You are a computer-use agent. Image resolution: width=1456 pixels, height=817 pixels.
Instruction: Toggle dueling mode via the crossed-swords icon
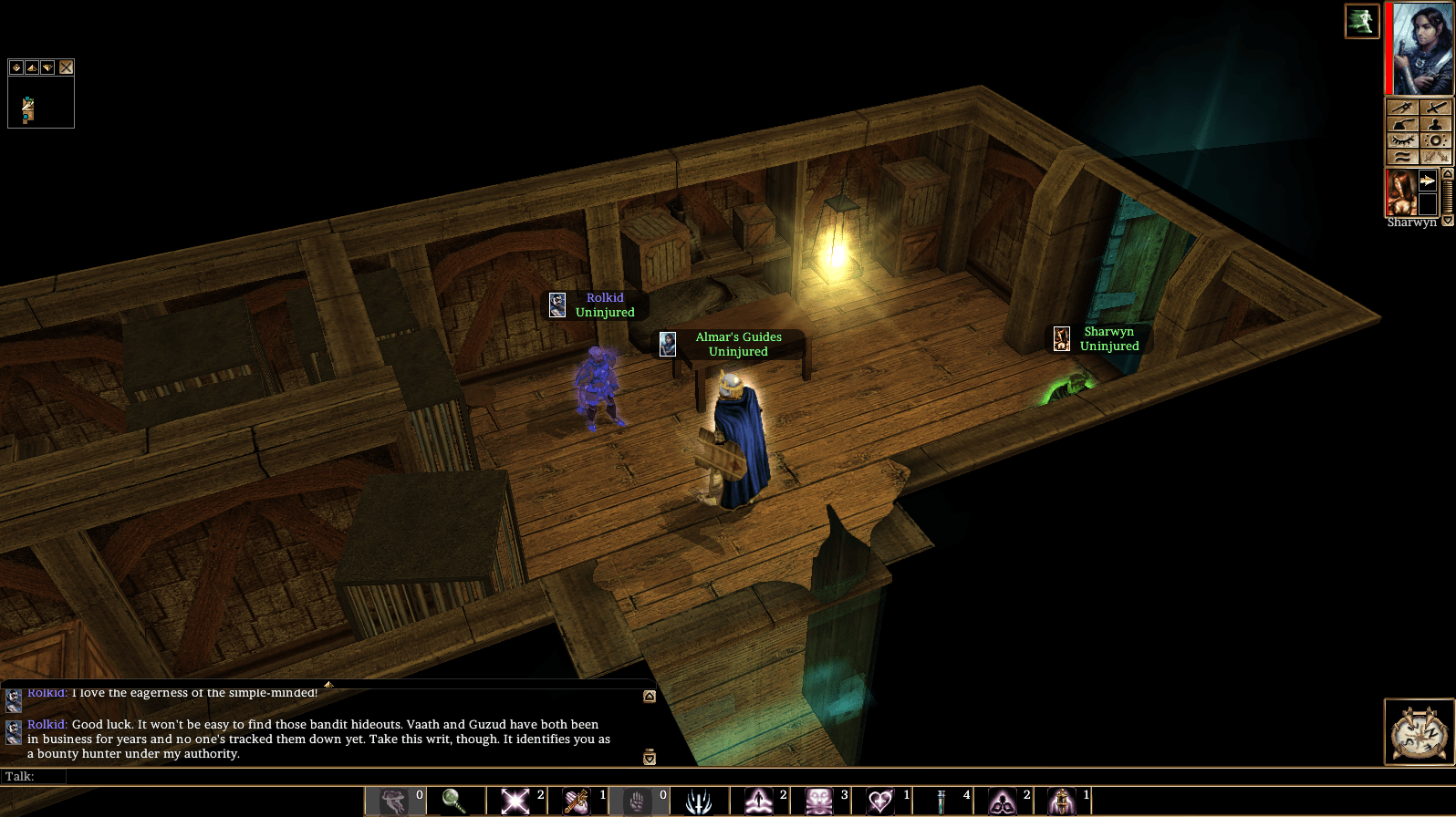(1435, 155)
